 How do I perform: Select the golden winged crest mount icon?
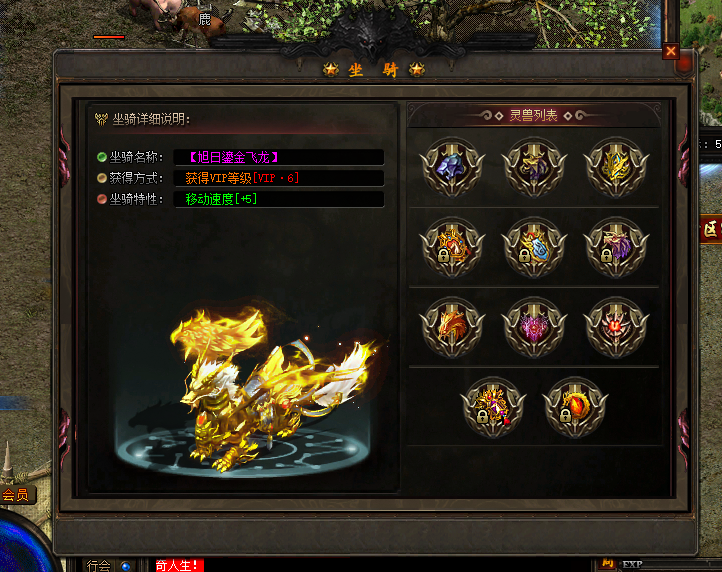tap(615, 166)
